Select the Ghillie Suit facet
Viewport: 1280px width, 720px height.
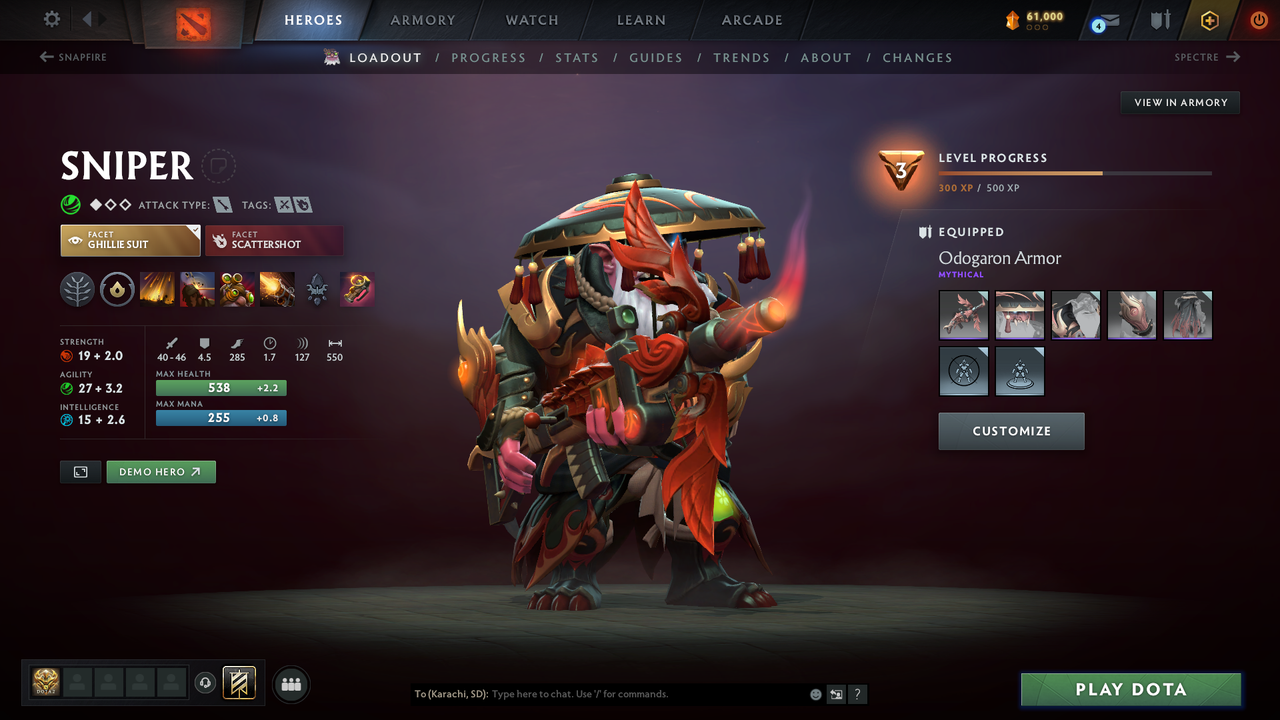click(130, 240)
